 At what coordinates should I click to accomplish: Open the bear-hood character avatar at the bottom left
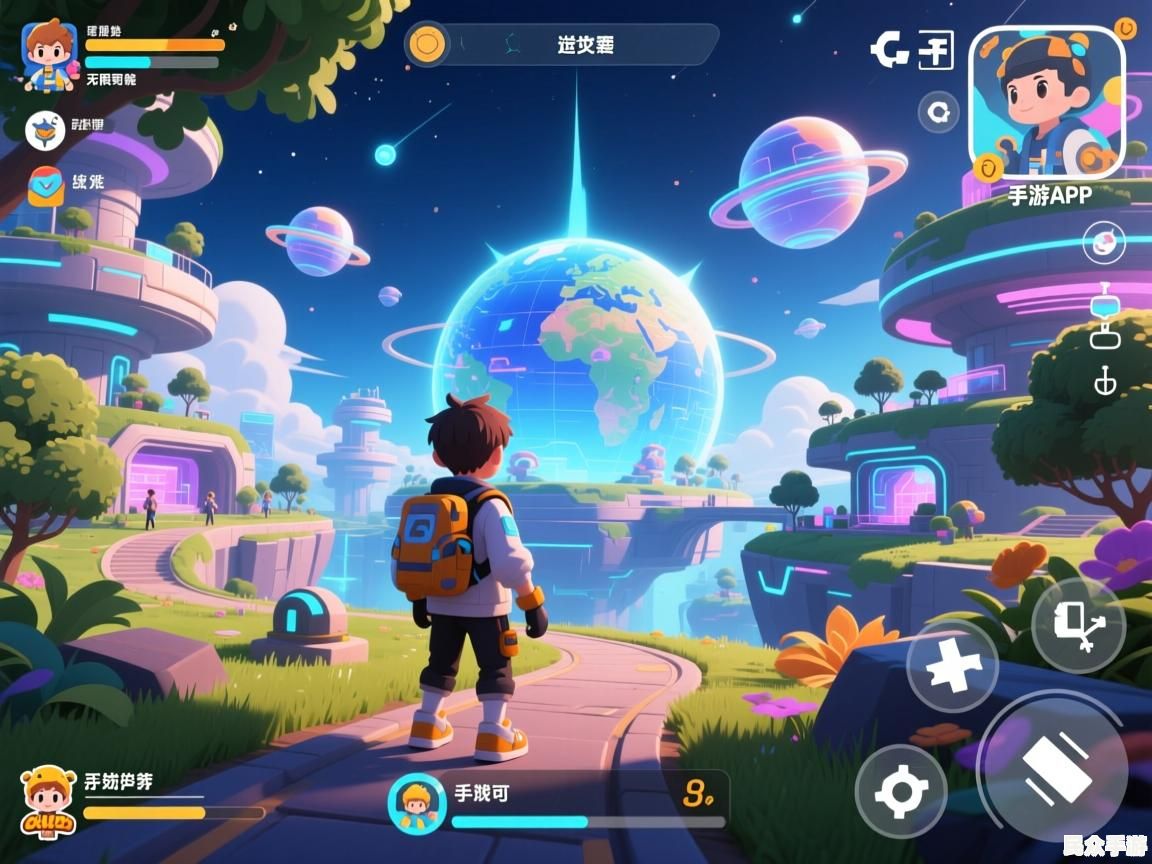coord(47,800)
